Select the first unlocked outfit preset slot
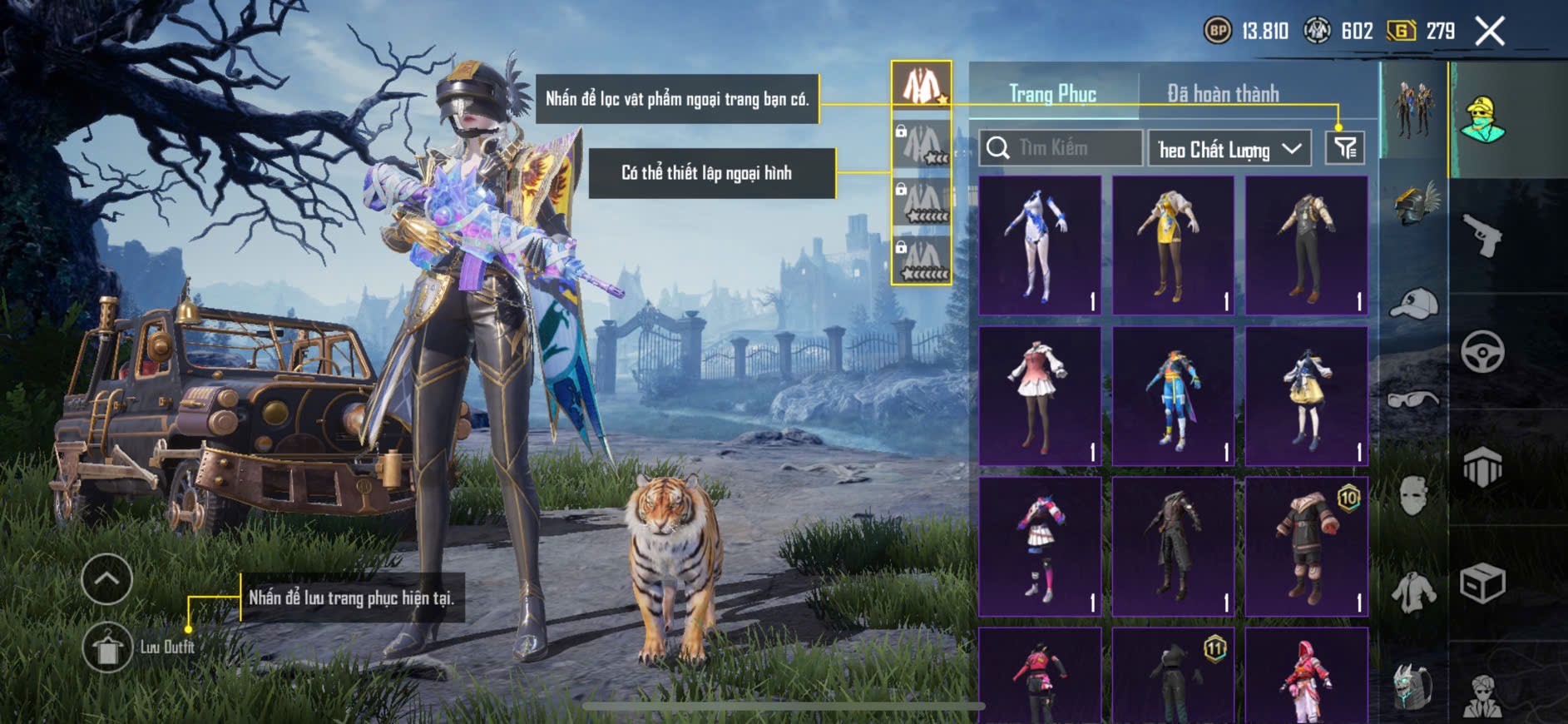Image resolution: width=1568 pixels, height=724 pixels. tap(922, 85)
